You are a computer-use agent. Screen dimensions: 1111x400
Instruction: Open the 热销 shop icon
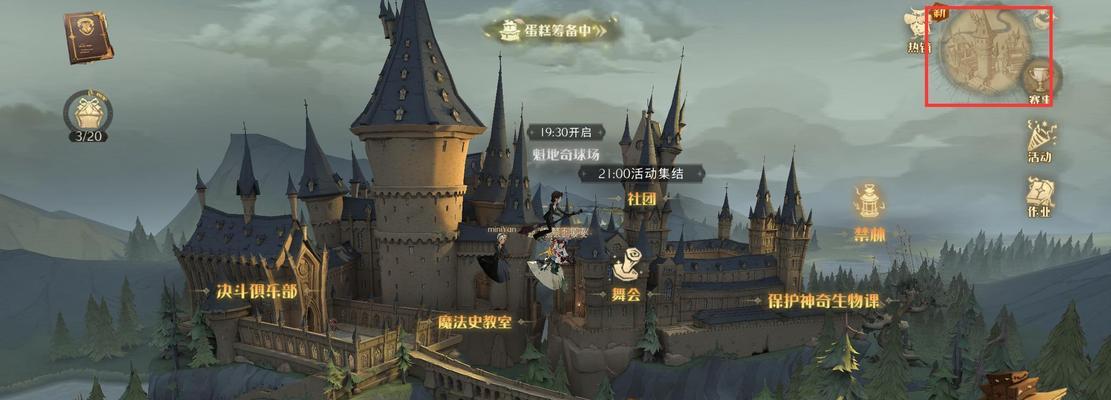tap(917, 30)
